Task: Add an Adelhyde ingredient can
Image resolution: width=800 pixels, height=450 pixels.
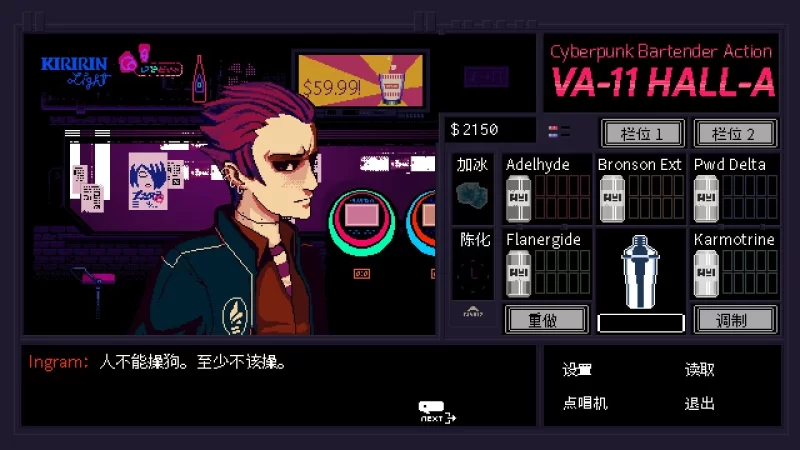Action: pos(518,199)
